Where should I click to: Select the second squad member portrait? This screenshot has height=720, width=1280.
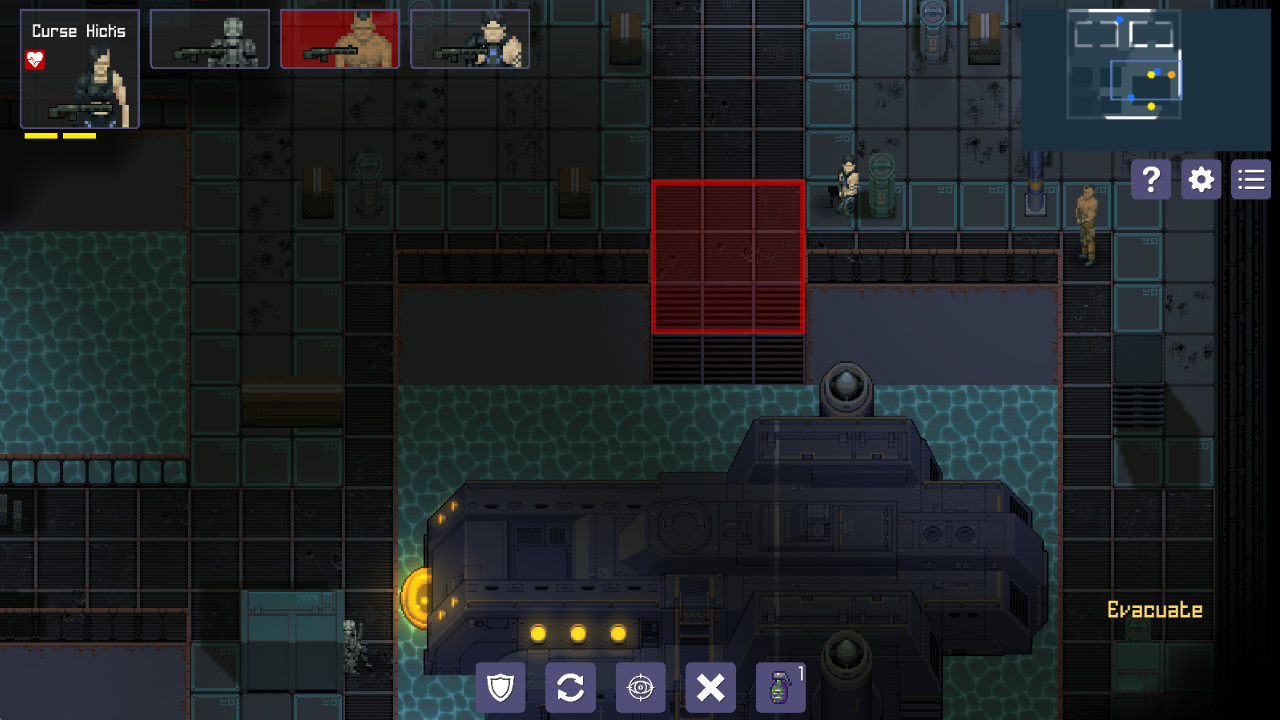tap(210, 38)
